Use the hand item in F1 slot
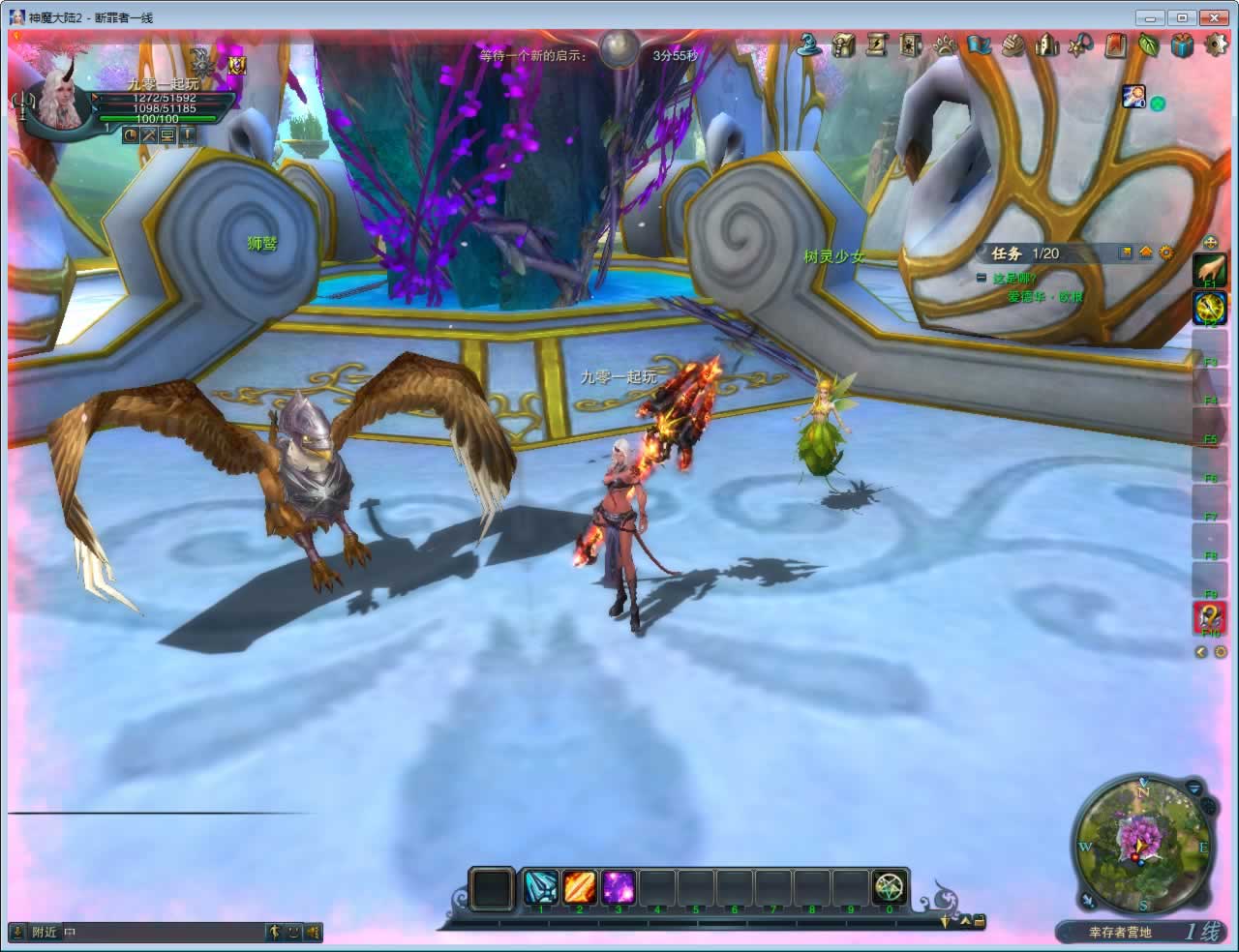Viewport: 1239px width, 952px height. 1209,270
